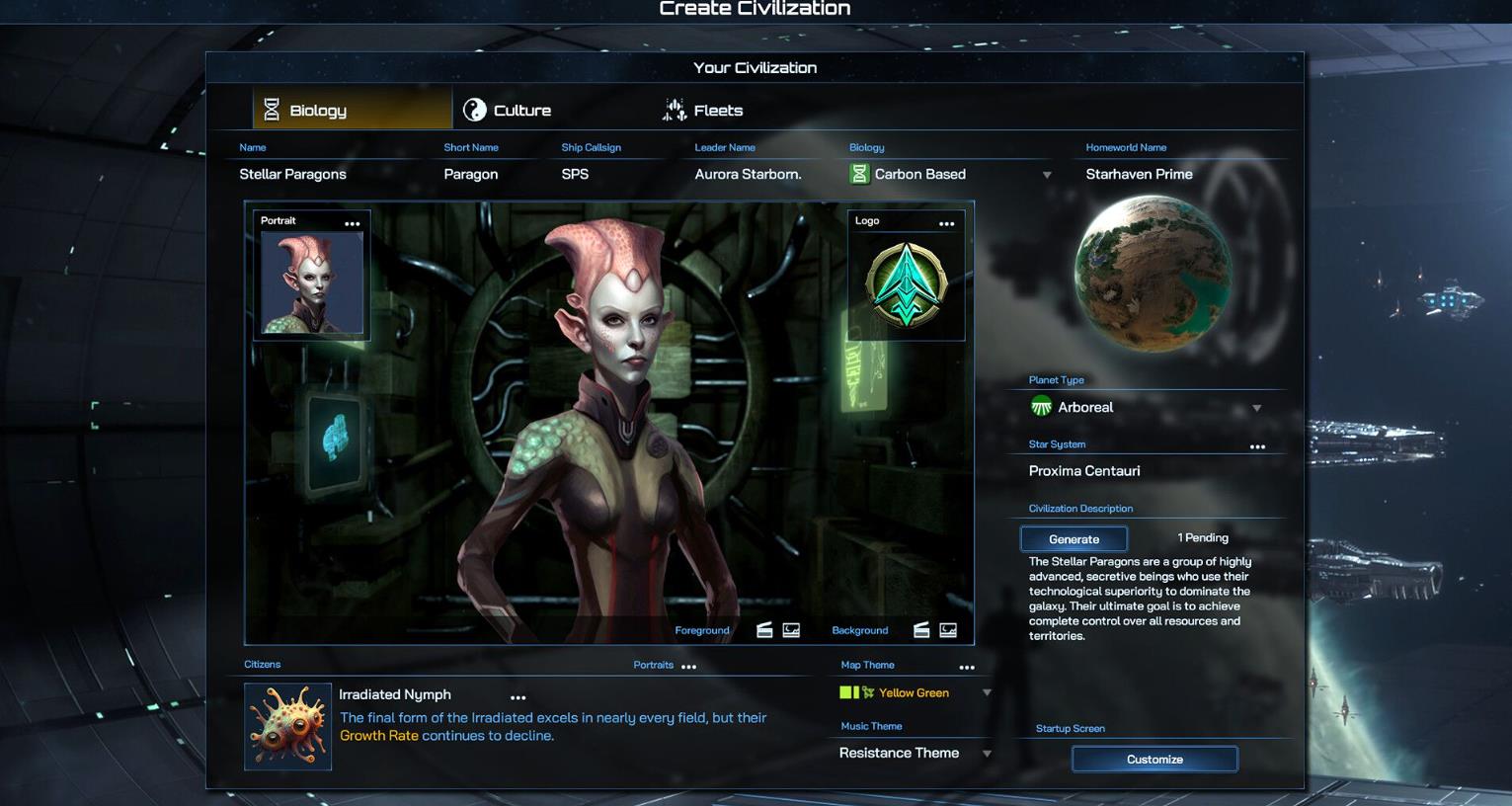This screenshot has width=1512, height=806.
Task: Select the Biology DNA tab icon
Action: pyautogui.click(x=270, y=110)
